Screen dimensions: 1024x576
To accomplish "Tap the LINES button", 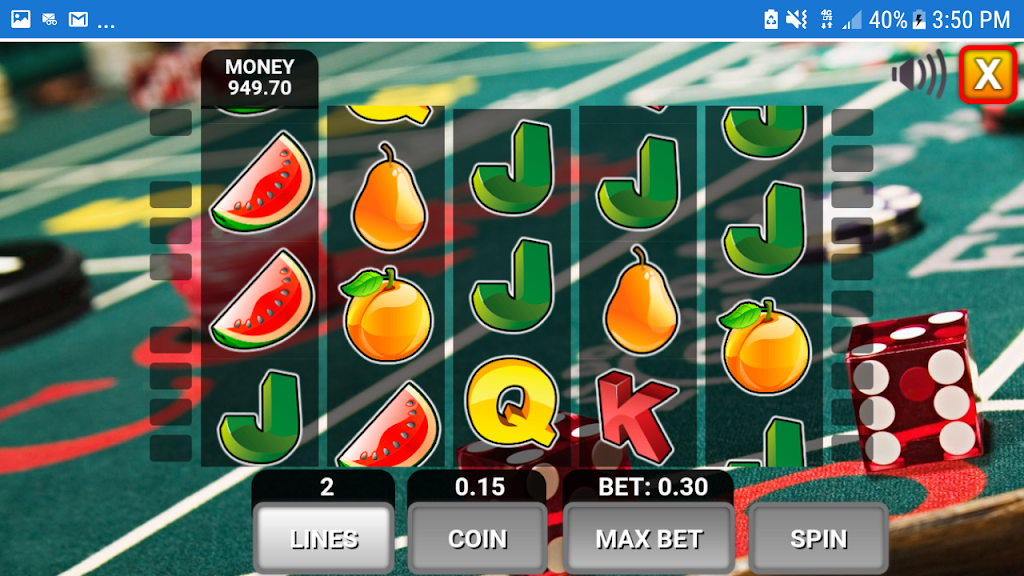I will pos(324,539).
